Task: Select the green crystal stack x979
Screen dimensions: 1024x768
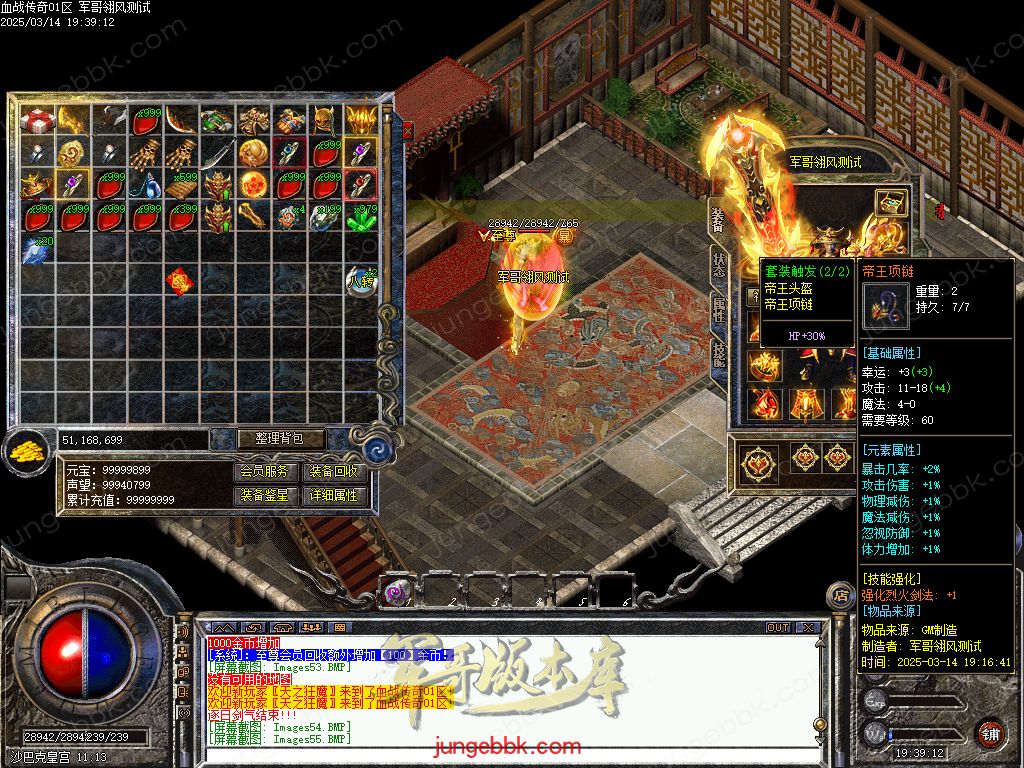Action: [361, 217]
